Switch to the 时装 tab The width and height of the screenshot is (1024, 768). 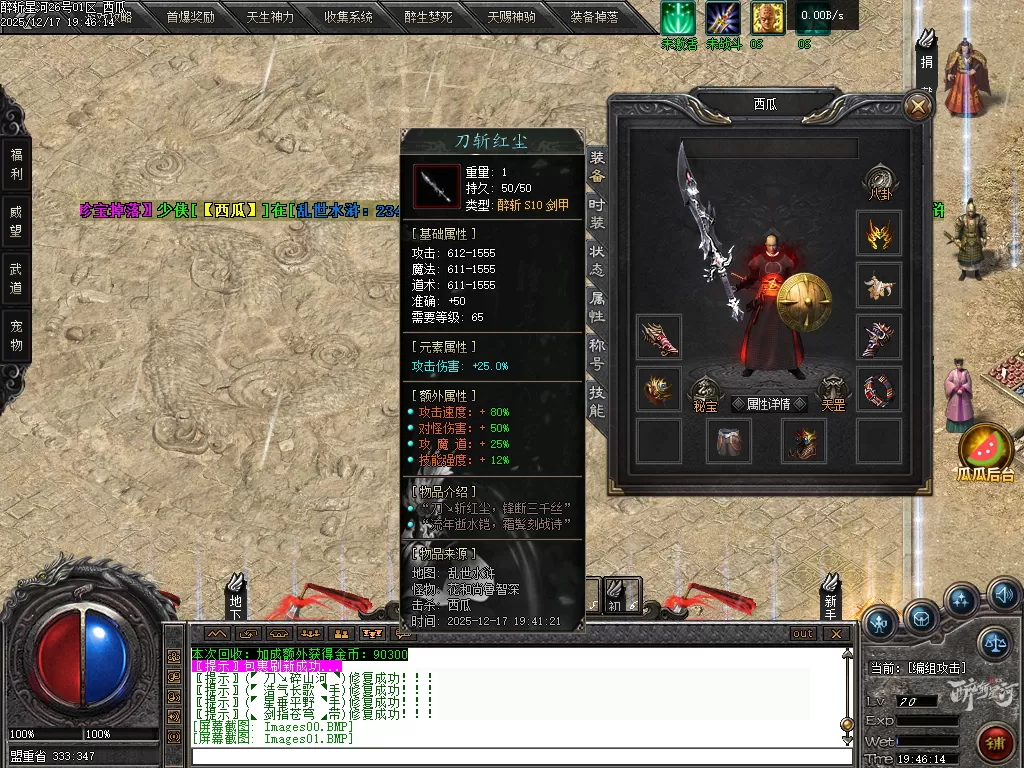click(x=597, y=211)
